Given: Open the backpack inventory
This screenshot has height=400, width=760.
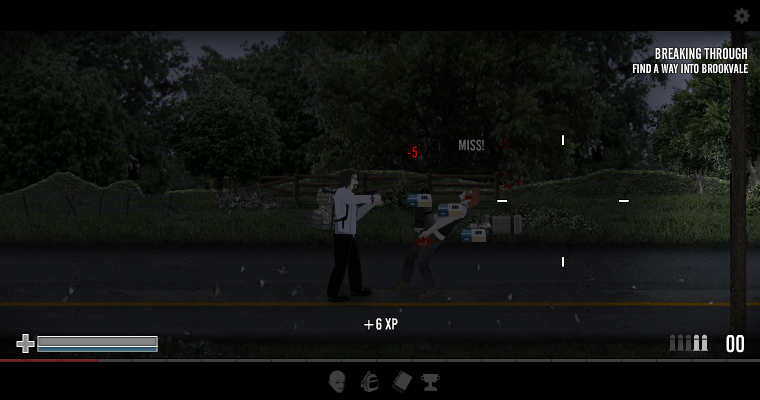Looking at the screenshot, I should tap(369, 381).
